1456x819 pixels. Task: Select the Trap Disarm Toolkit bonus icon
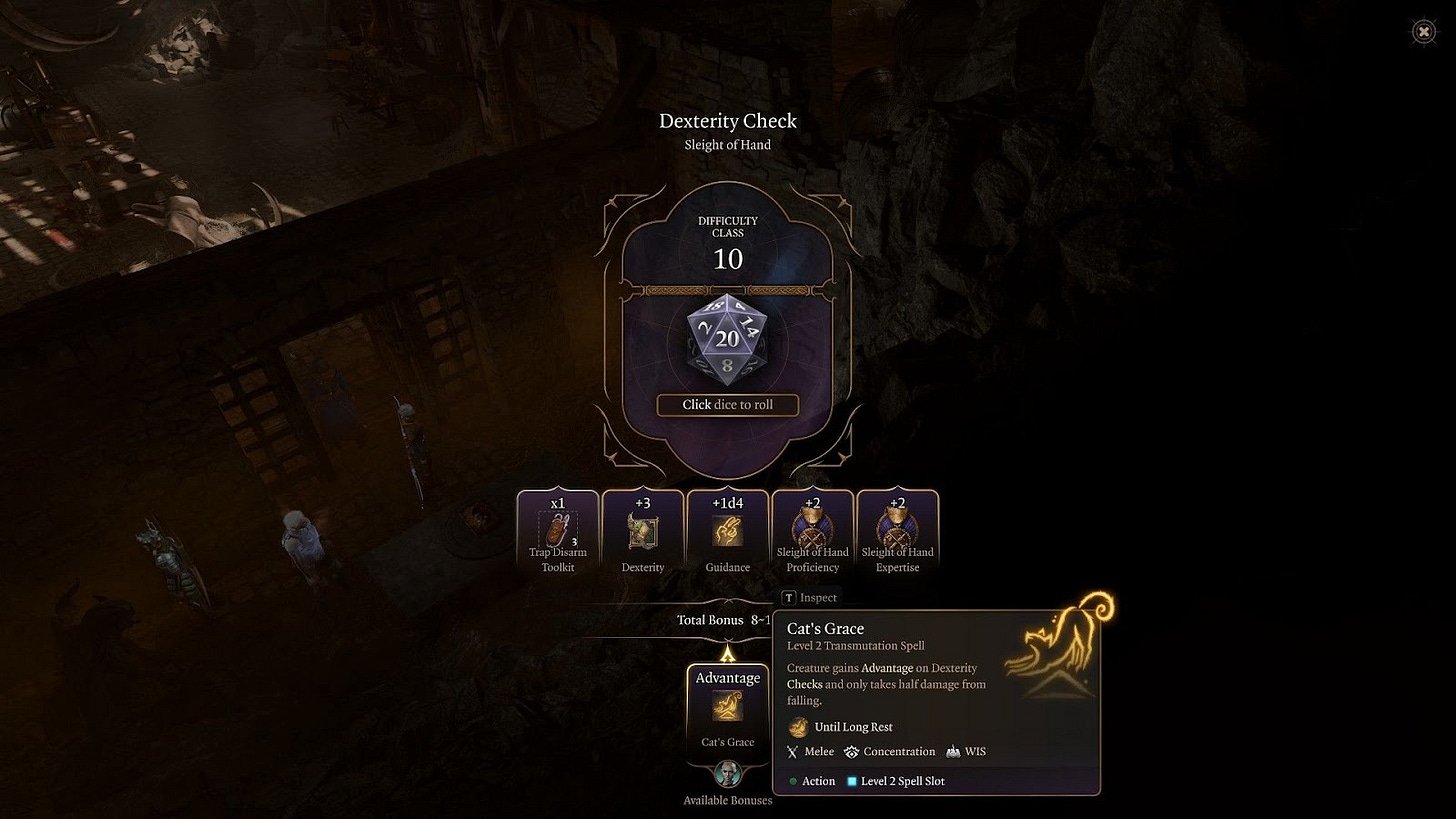pos(557,525)
